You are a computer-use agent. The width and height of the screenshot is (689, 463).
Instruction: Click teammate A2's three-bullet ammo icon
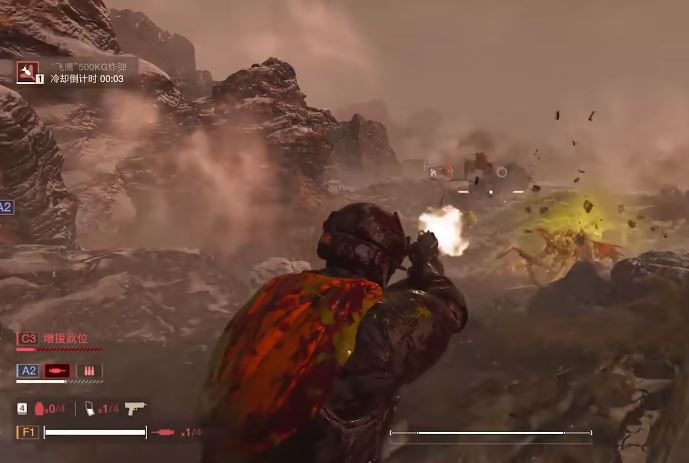coord(89,371)
